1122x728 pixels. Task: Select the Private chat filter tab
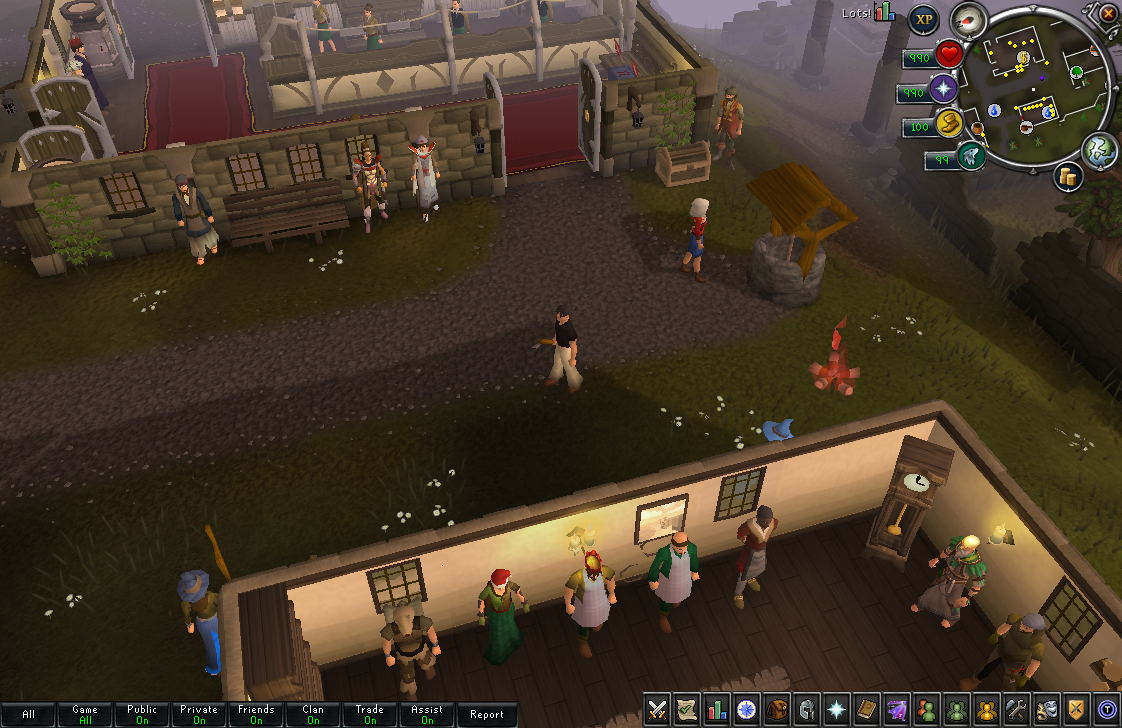[x=199, y=714]
